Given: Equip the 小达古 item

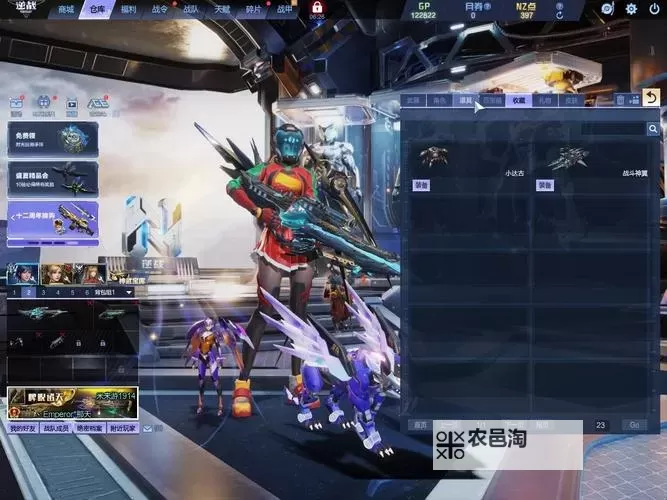Looking at the screenshot, I should pos(421,185).
